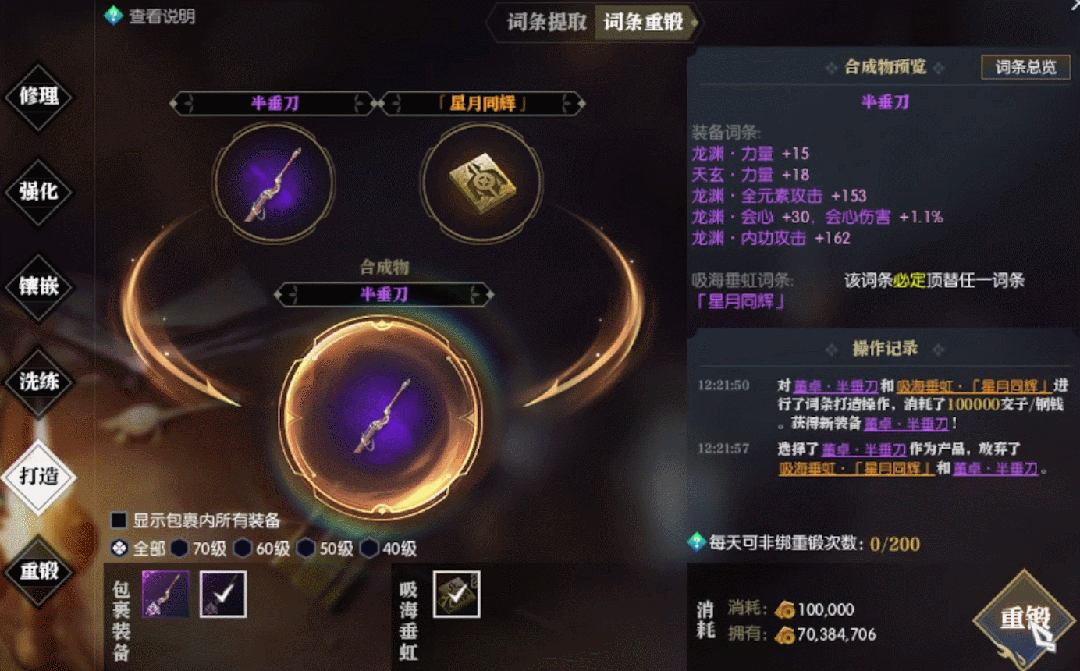Open the 重锻 section in left sidebar

(x=40, y=571)
